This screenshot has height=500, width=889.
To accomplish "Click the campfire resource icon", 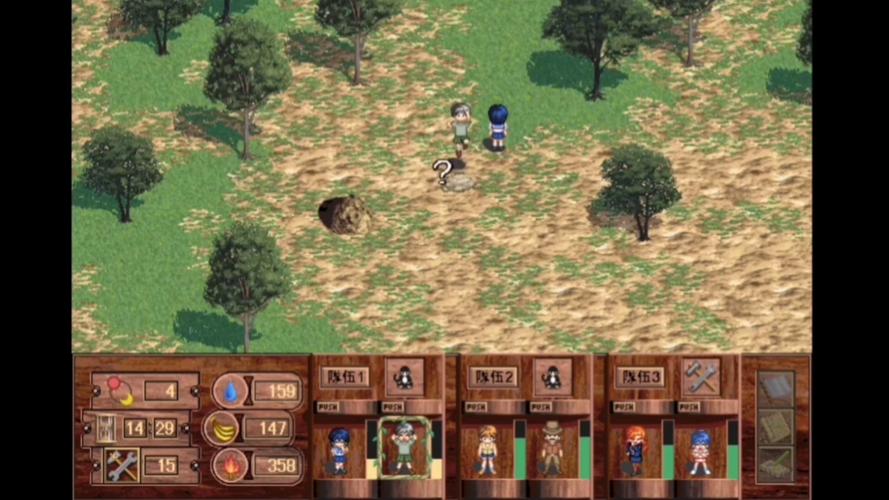I will tap(229, 465).
